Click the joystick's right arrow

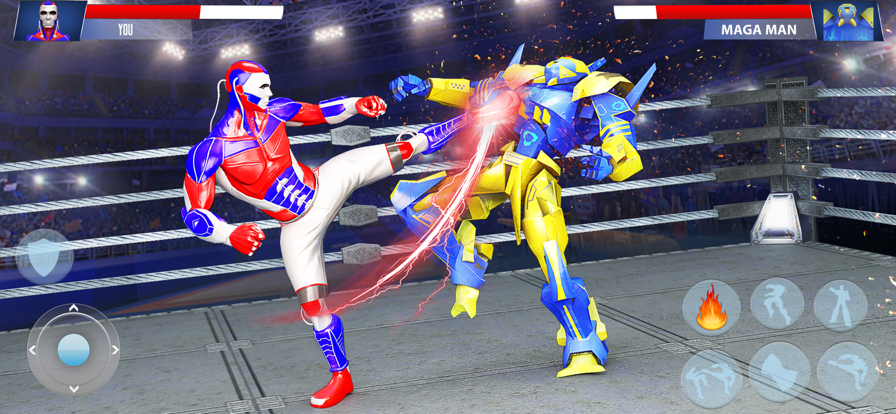click(x=114, y=350)
